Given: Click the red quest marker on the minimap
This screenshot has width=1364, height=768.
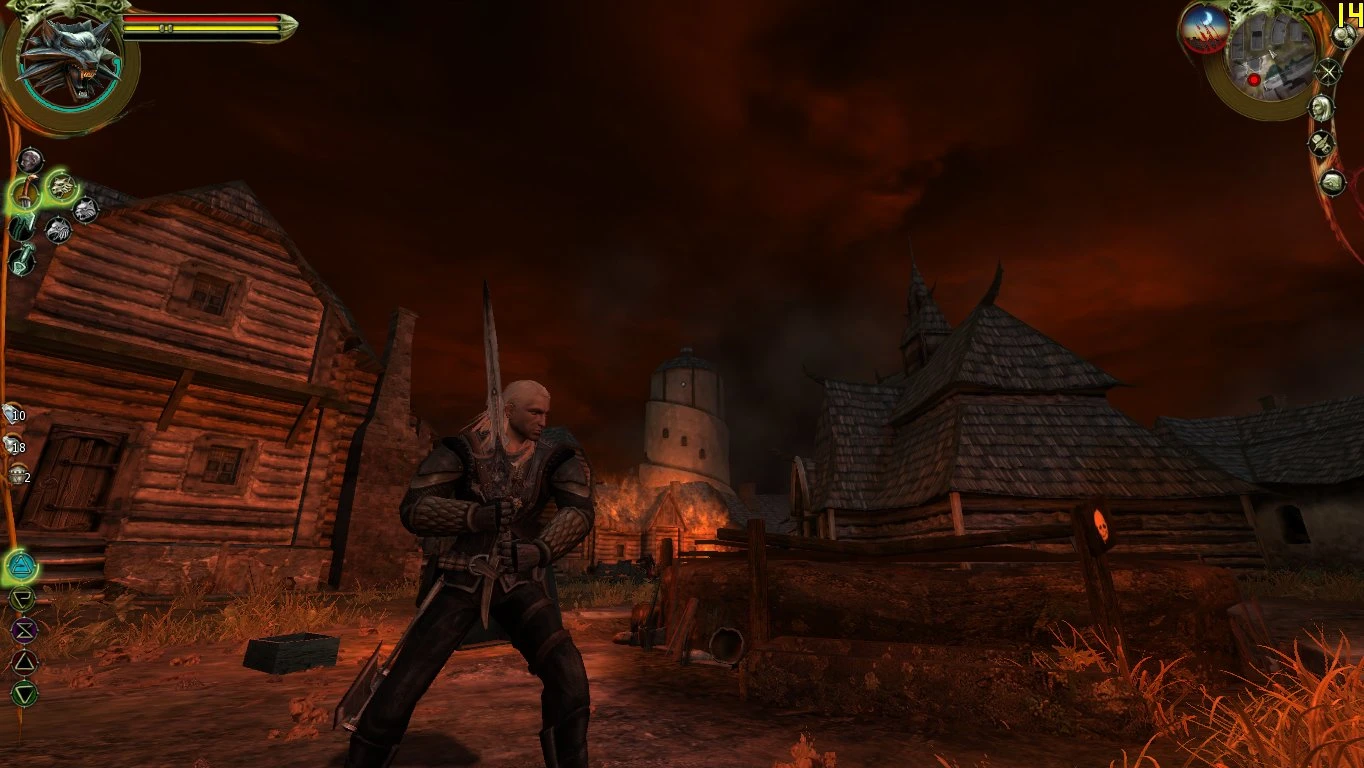Looking at the screenshot, I should click(1254, 81).
